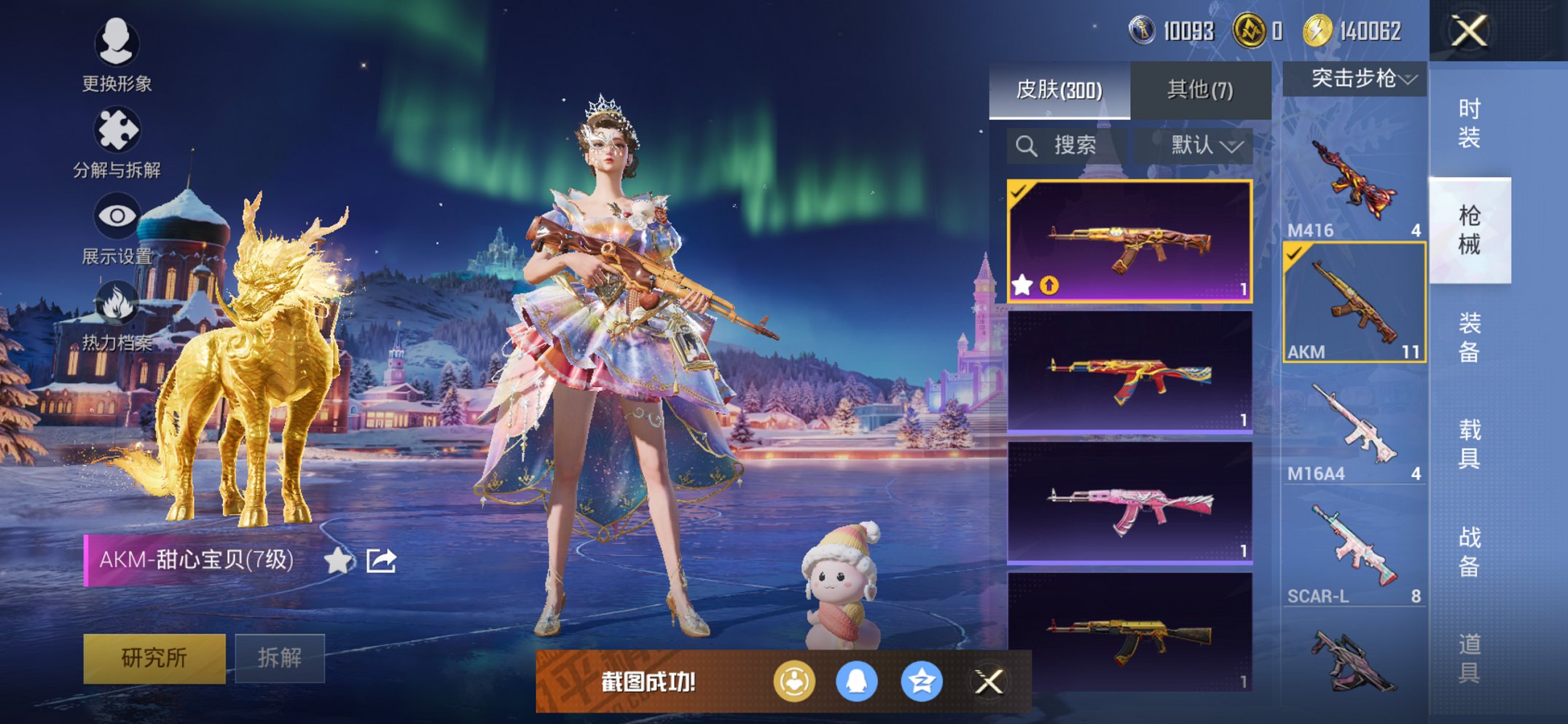
Task: Open the 突击步枪 weapon type dropdown
Action: 1355,79
